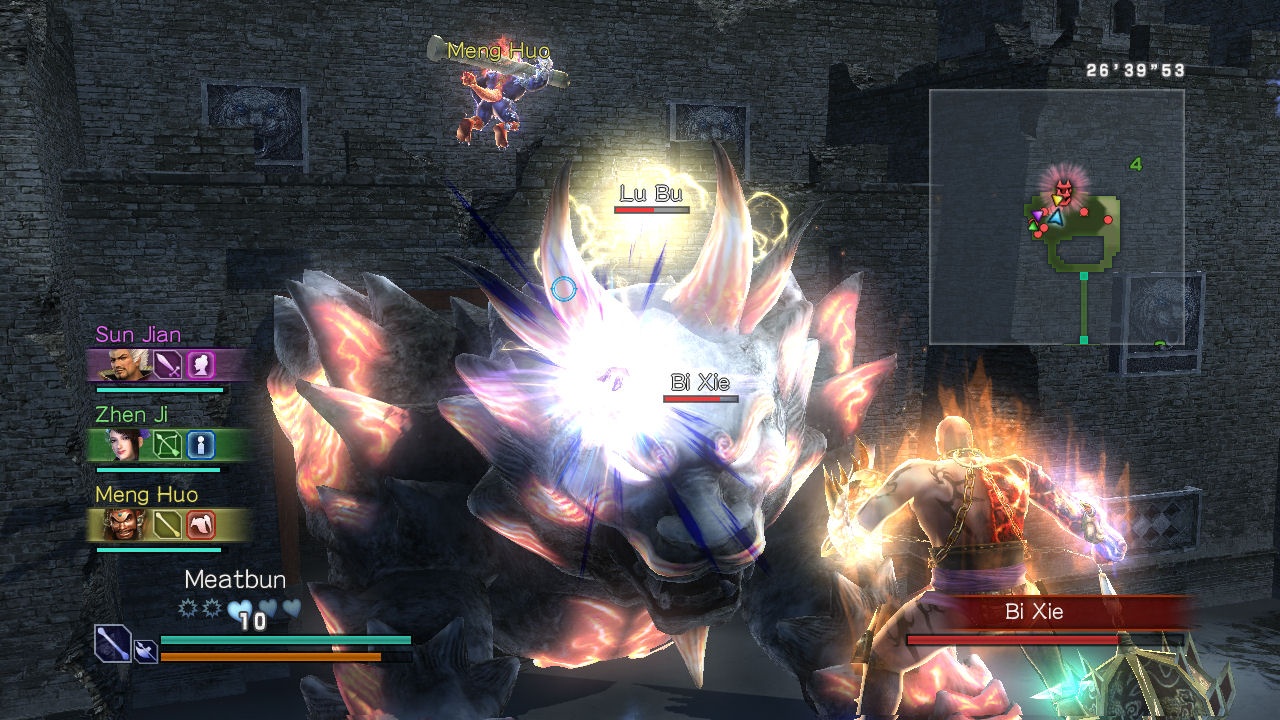Click Meng Huo's staff weapon icon
This screenshot has height=720, width=1280.
tap(166, 525)
